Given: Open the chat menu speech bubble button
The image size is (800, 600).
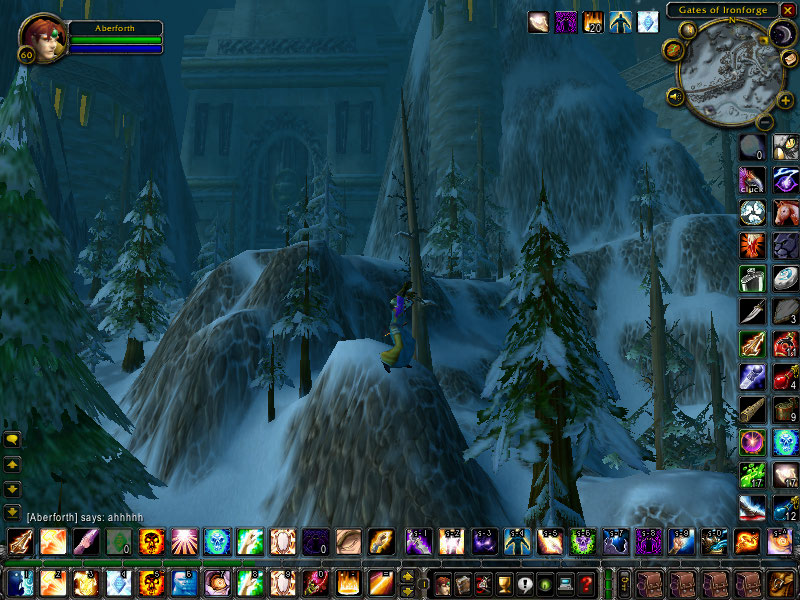Looking at the screenshot, I should [13, 439].
